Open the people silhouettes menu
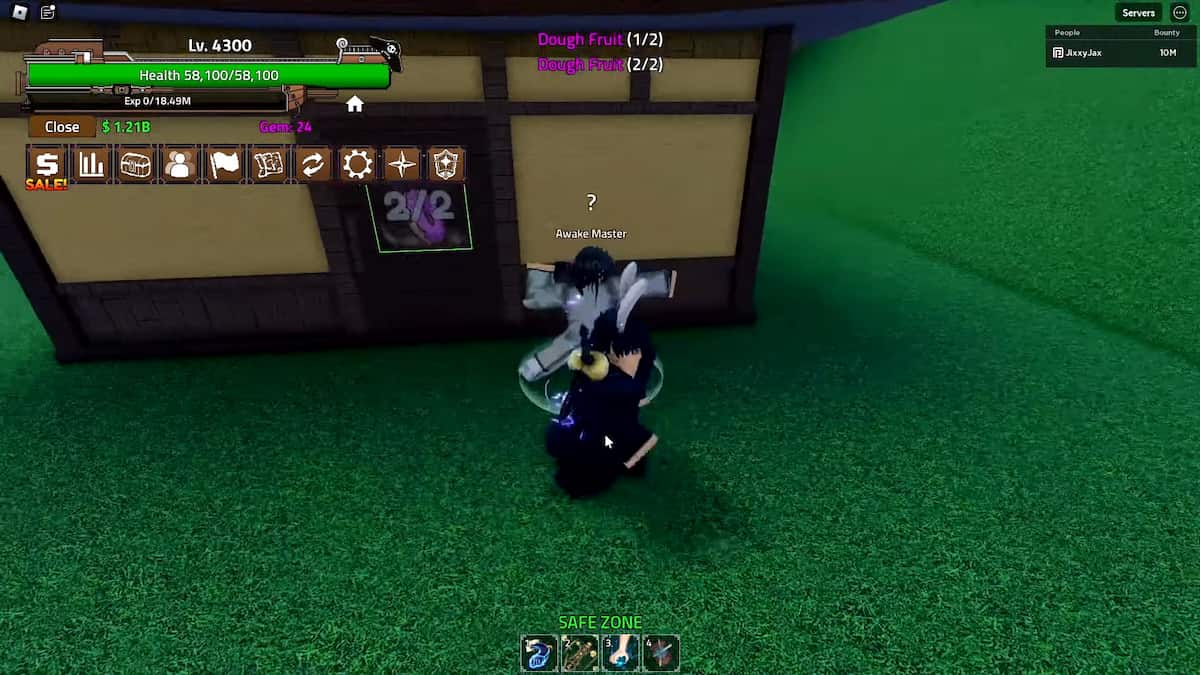 click(x=180, y=165)
